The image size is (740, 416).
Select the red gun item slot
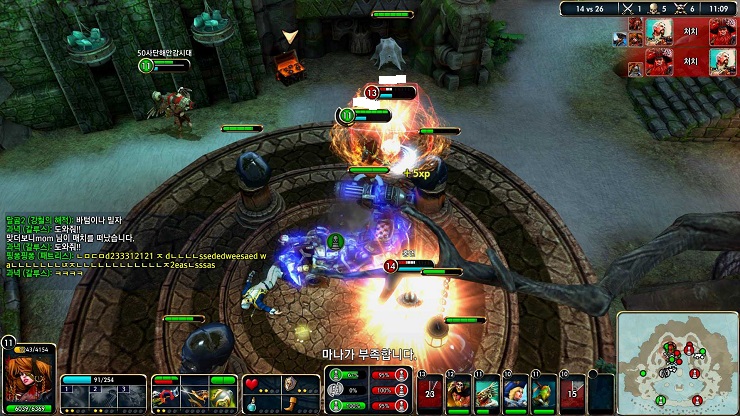tap(165, 395)
